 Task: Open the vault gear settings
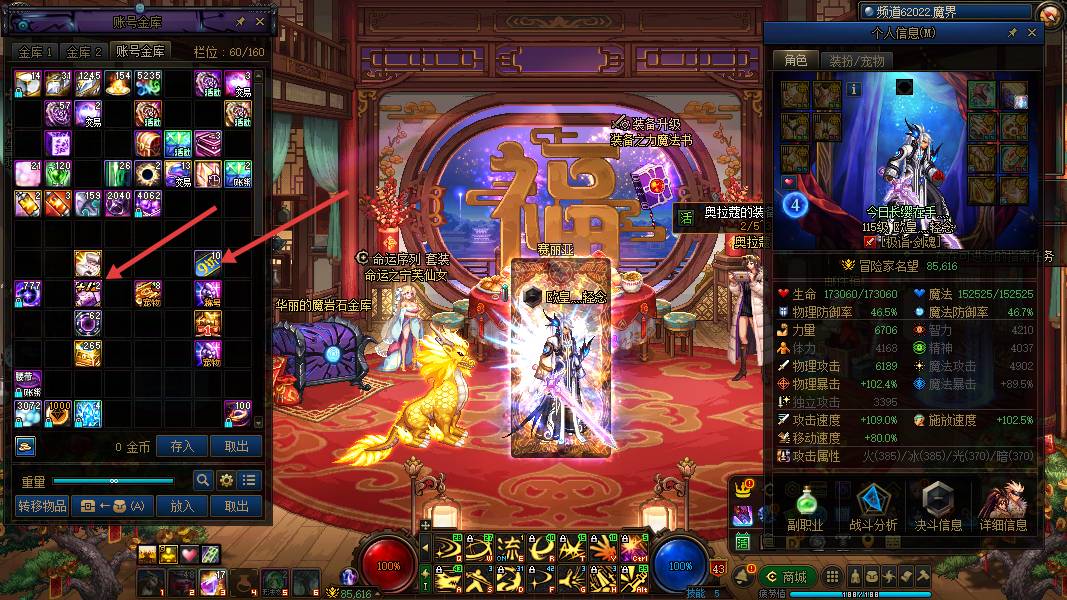pyautogui.click(x=226, y=481)
